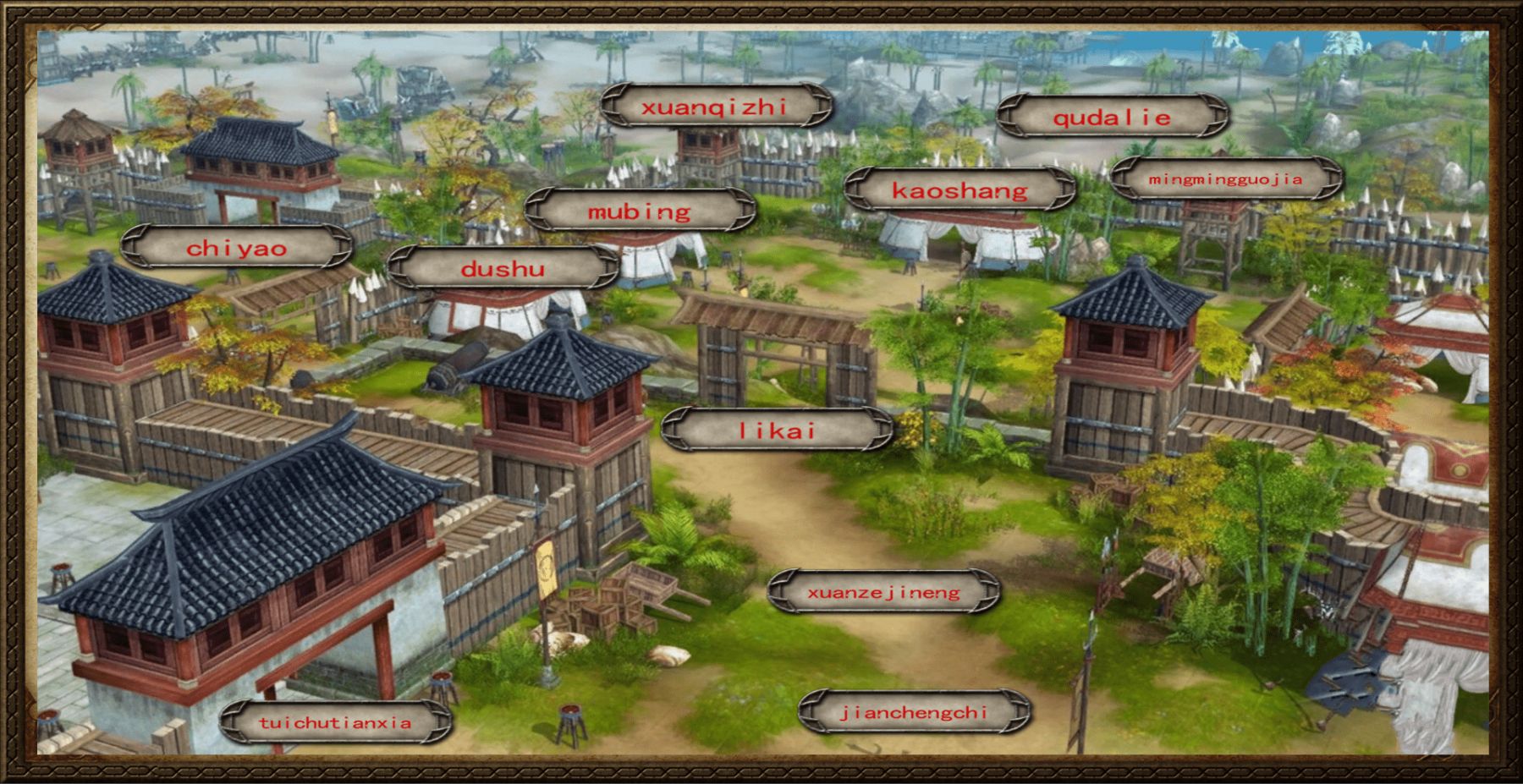Activate the mubing button
This screenshot has height=784, width=1523.
pyautogui.click(x=640, y=211)
